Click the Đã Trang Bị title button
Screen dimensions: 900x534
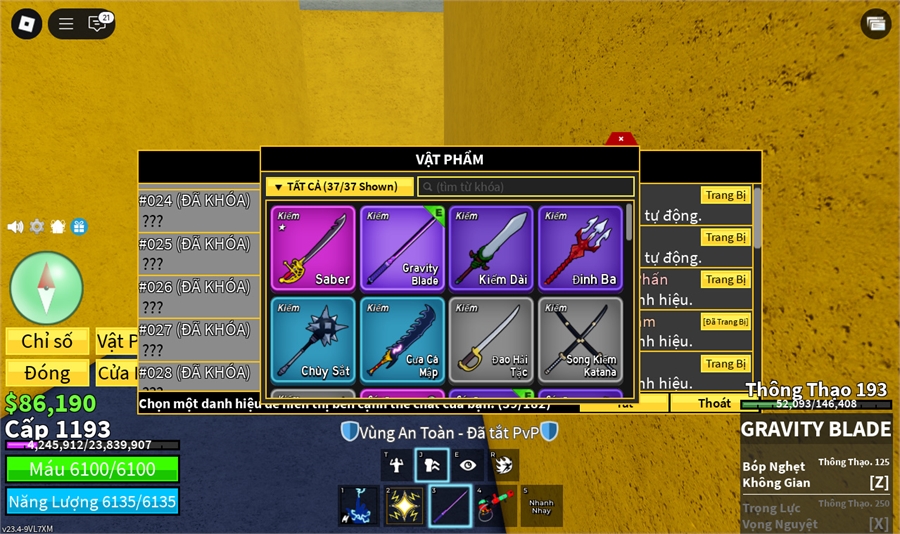(725, 321)
